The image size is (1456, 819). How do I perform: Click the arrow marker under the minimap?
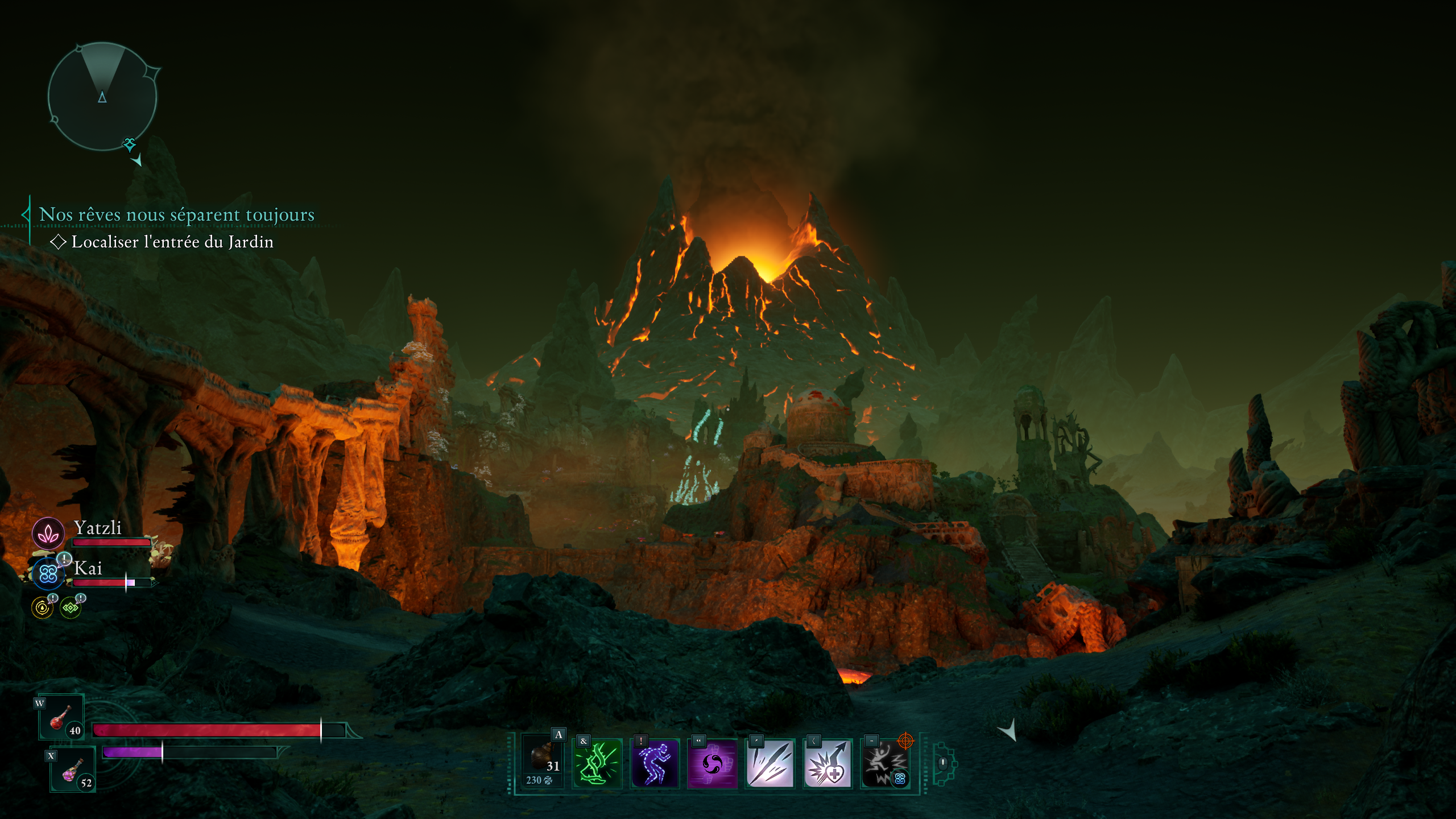[138, 163]
